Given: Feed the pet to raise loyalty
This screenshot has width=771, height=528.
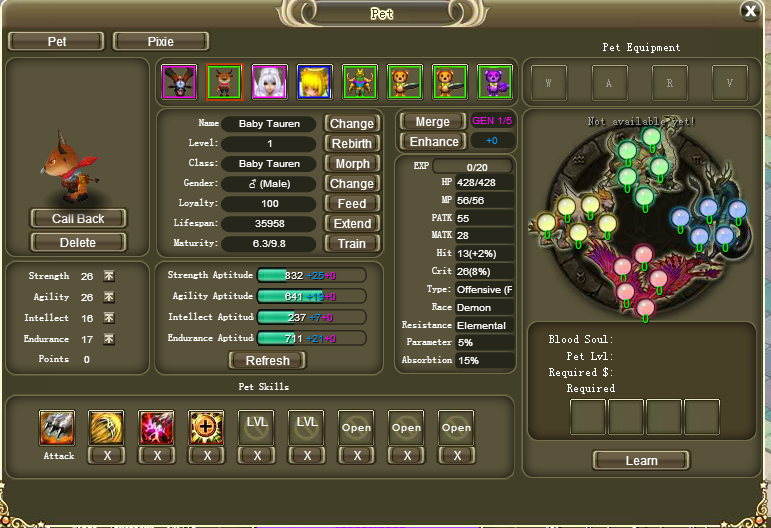Looking at the screenshot, I should (x=352, y=203).
